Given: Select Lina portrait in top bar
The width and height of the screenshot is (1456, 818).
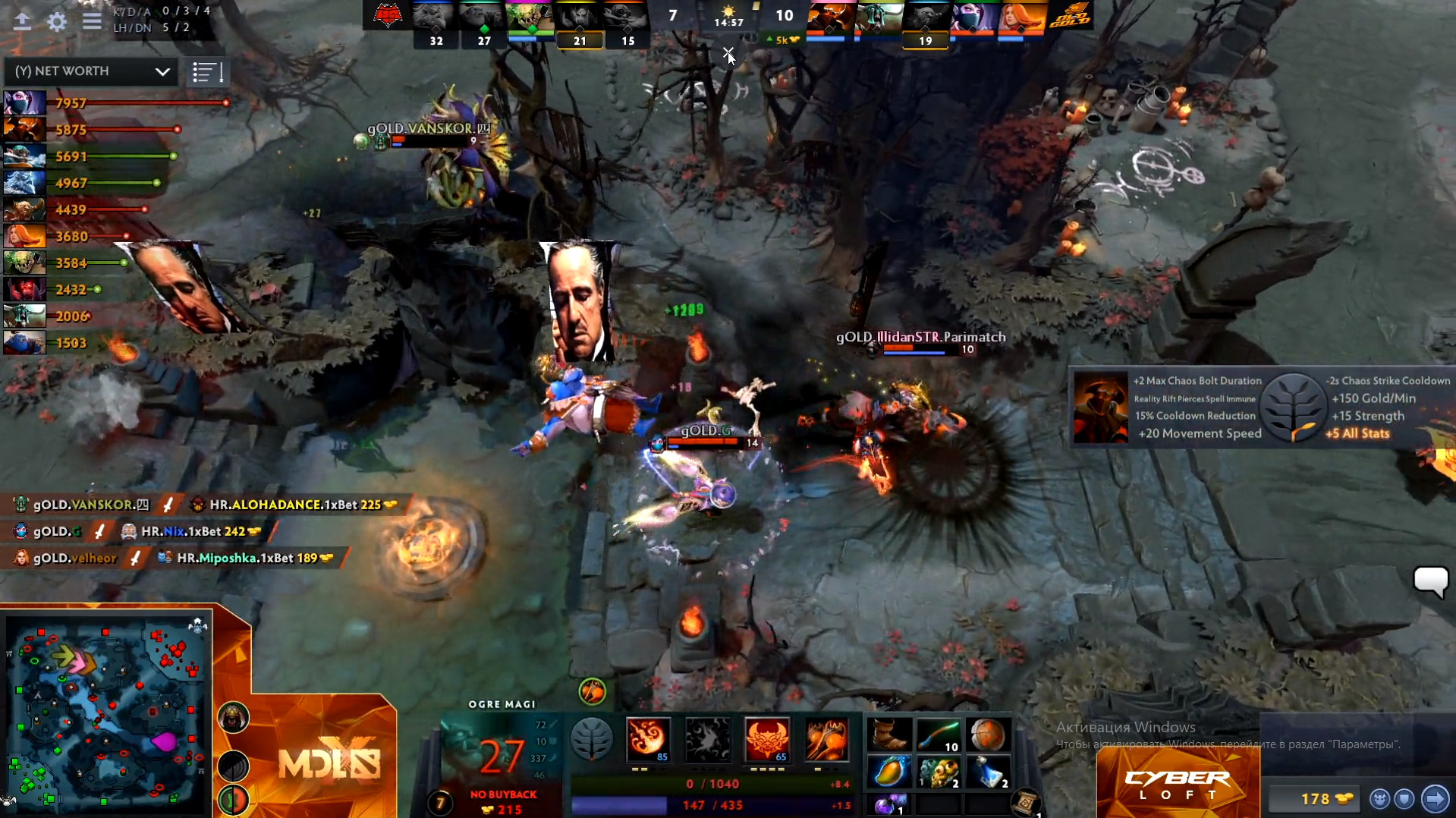Looking at the screenshot, I should pos(1020,17).
